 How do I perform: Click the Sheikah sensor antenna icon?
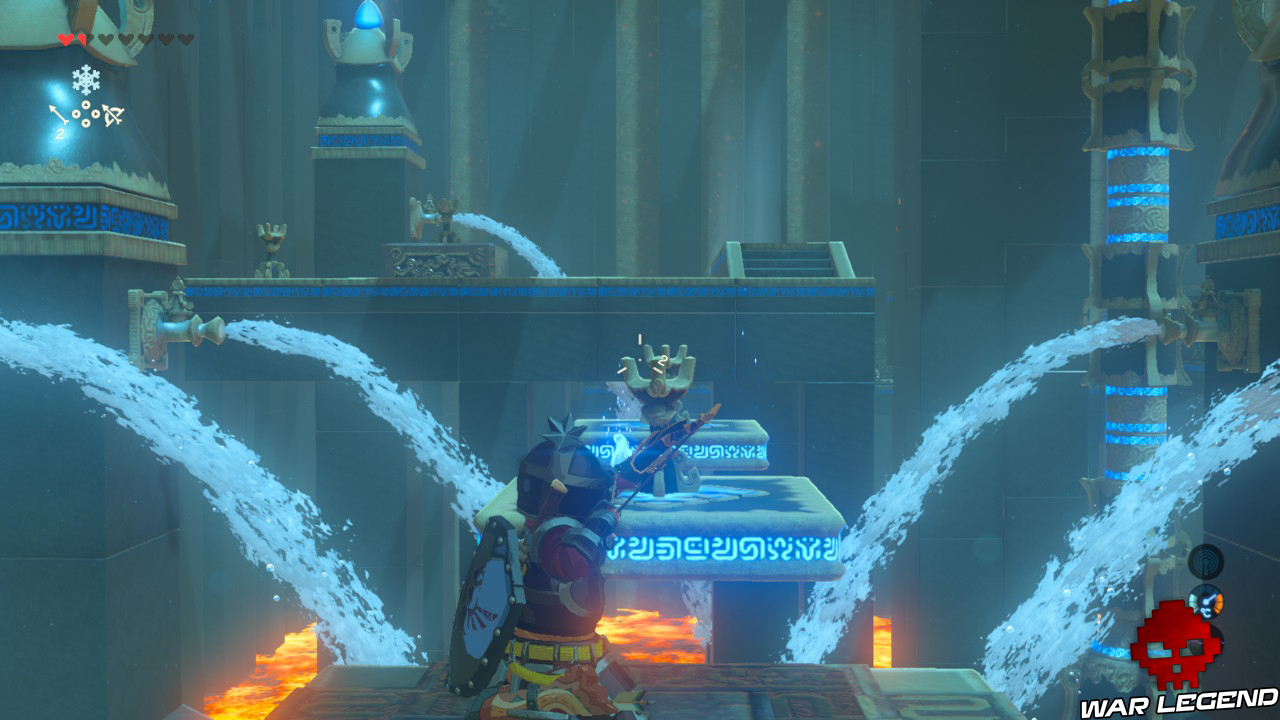[1206, 562]
